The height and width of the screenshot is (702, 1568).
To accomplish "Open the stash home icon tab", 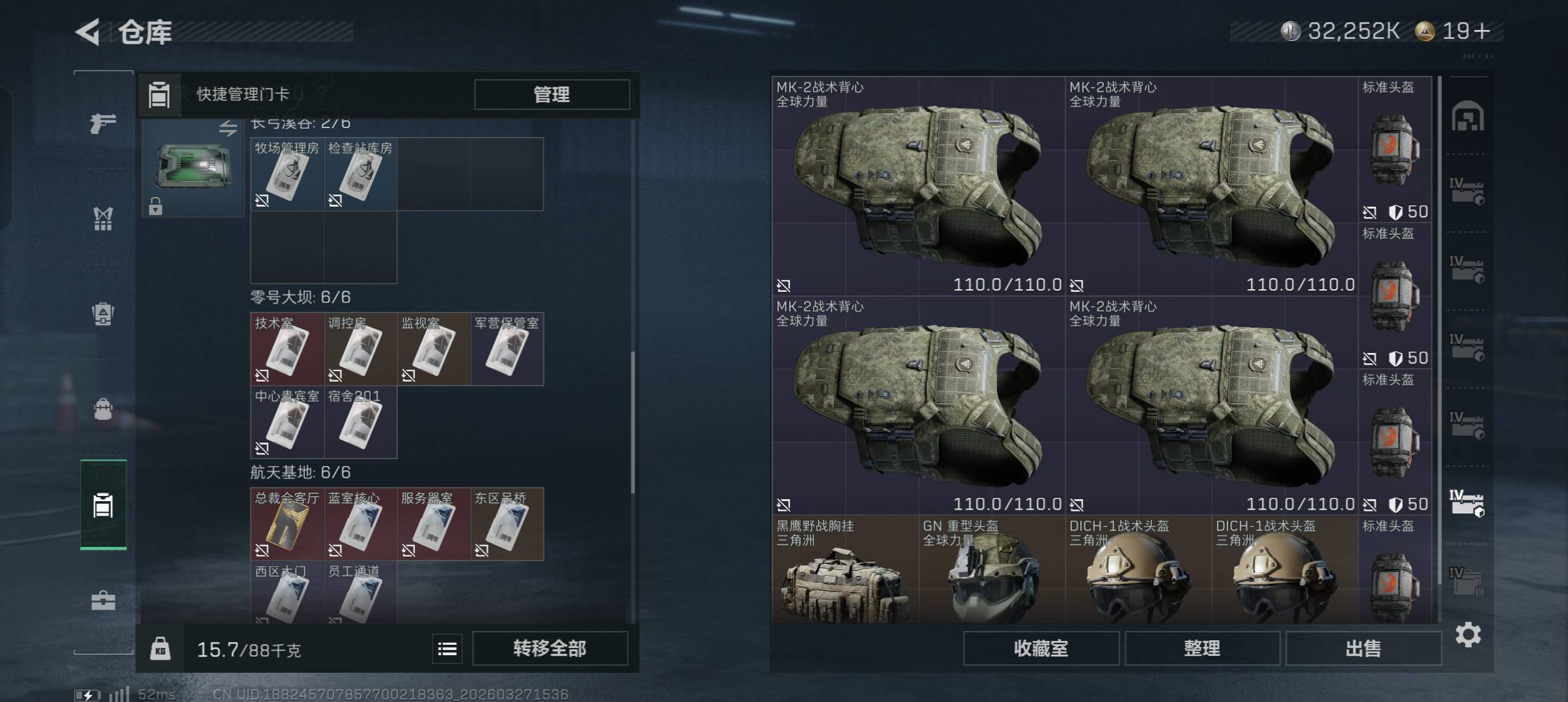I will pyautogui.click(x=1467, y=116).
